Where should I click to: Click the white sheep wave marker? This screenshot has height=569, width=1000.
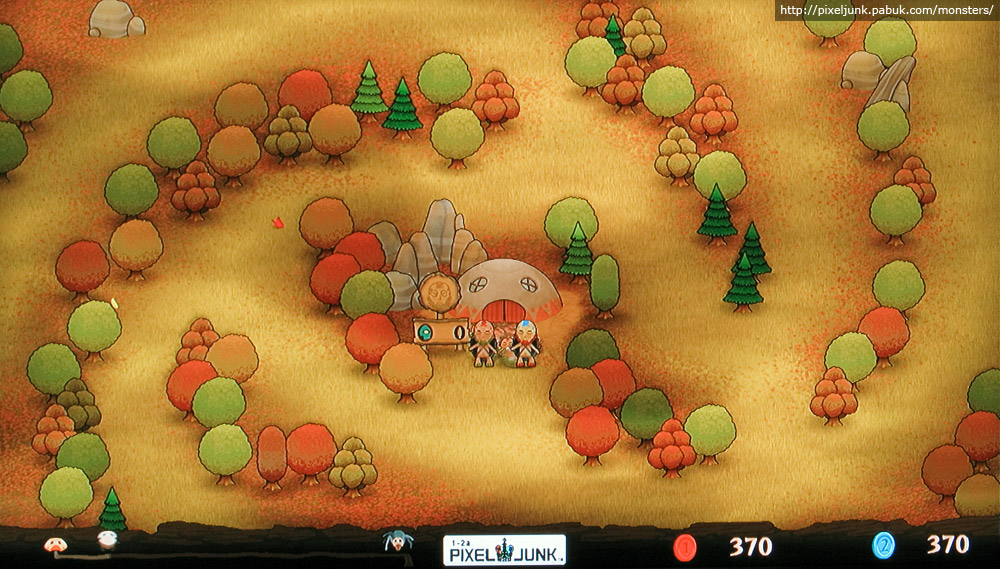point(107,541)
